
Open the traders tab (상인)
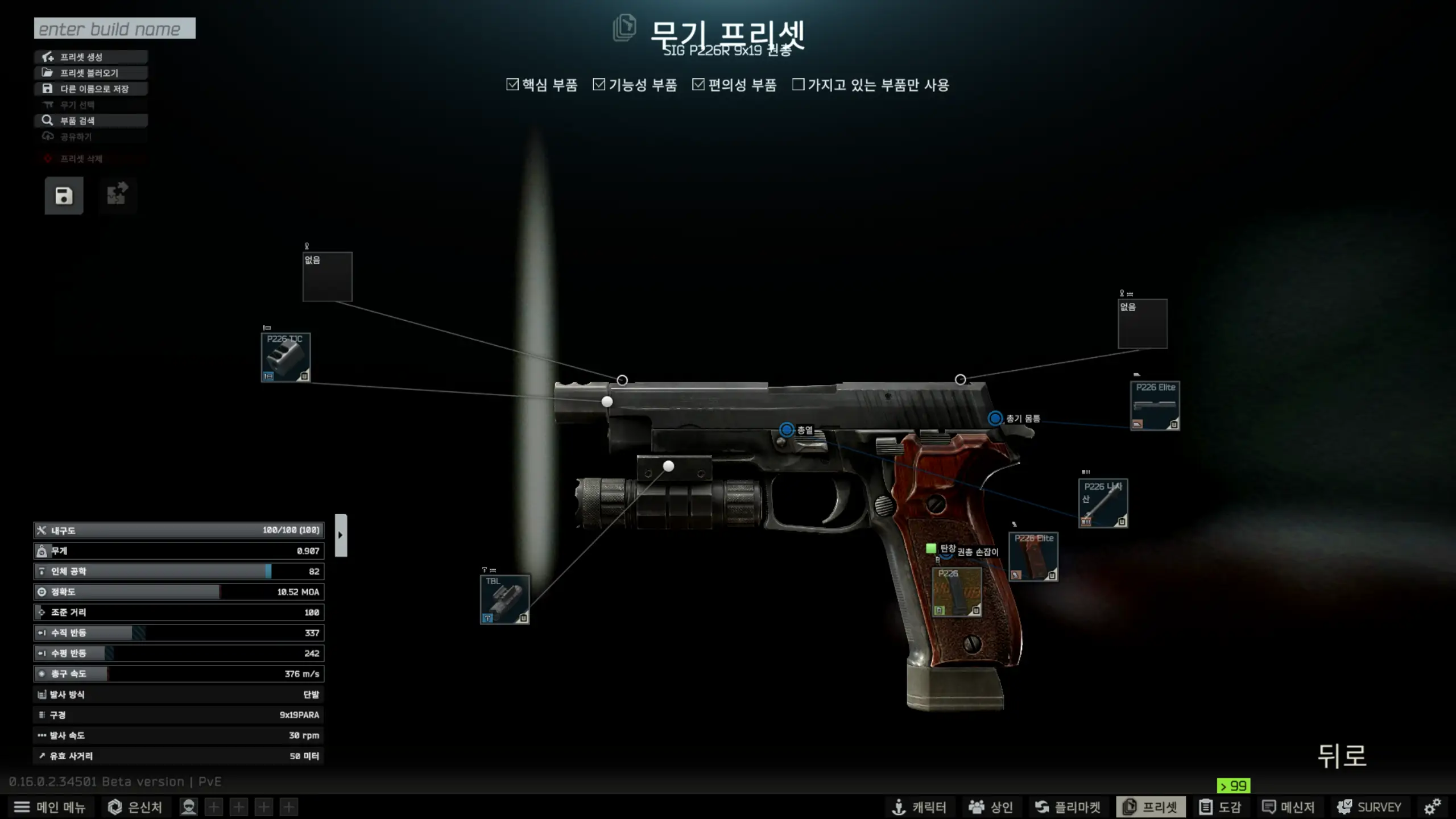pyautogui.click(x=991, y=807)
